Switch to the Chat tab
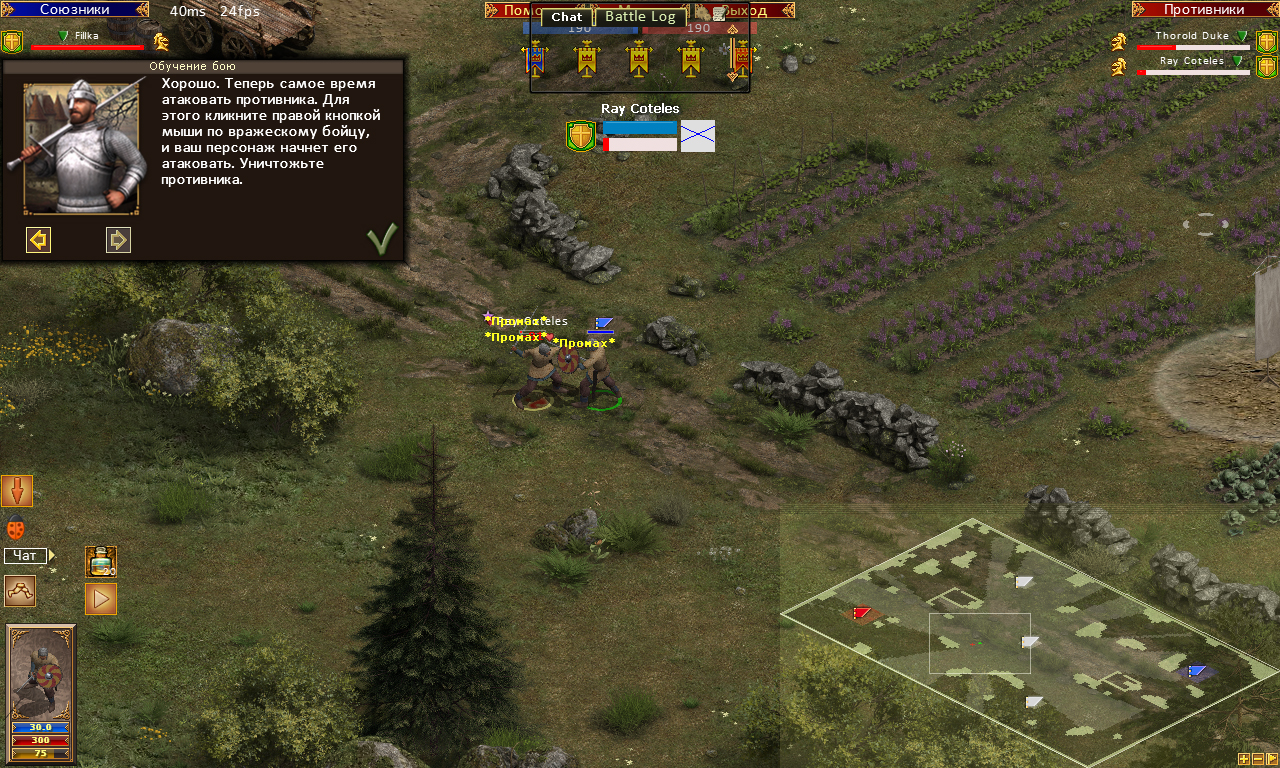Image resolution: width=1280 pixels, height=768 pixels. tap(566, 17)
